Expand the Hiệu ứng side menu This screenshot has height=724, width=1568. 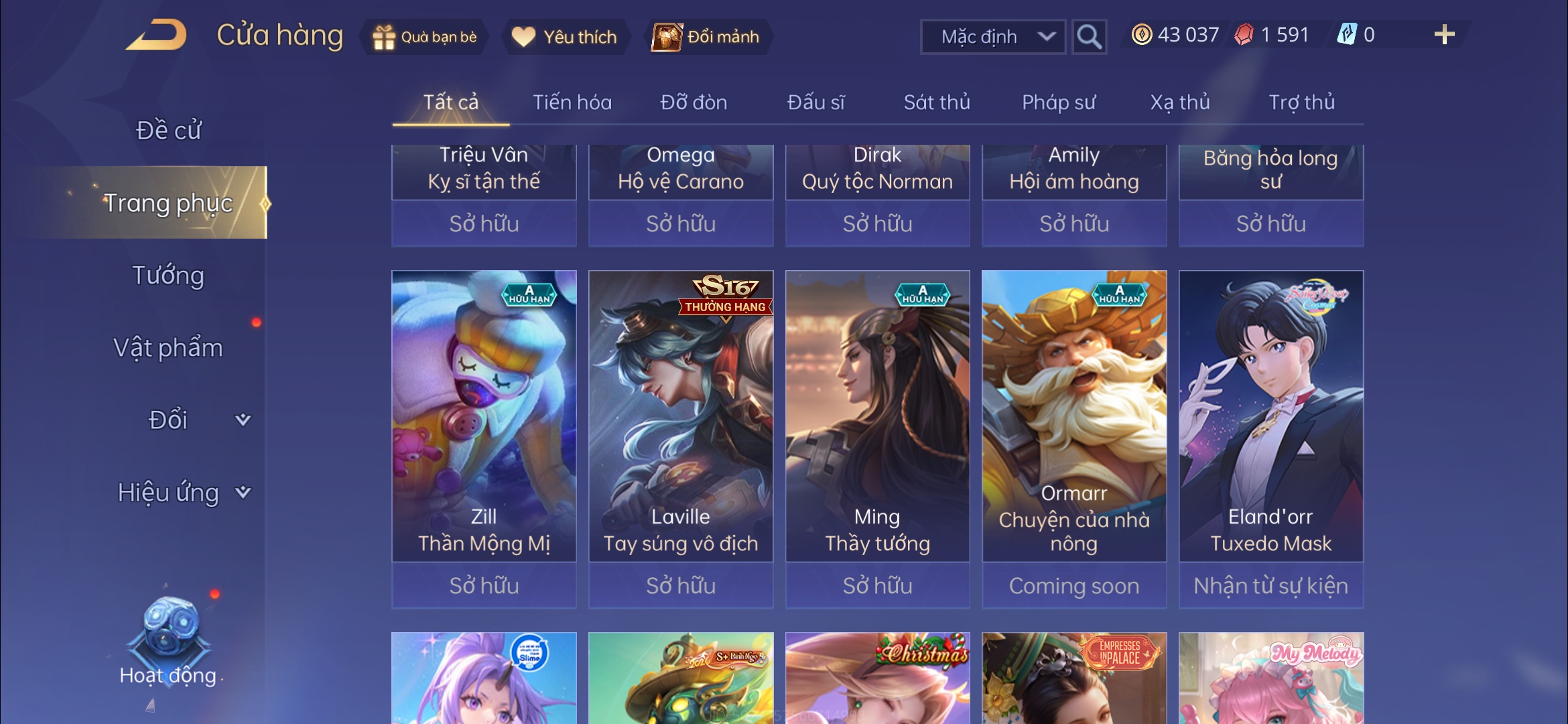[182, 493]
